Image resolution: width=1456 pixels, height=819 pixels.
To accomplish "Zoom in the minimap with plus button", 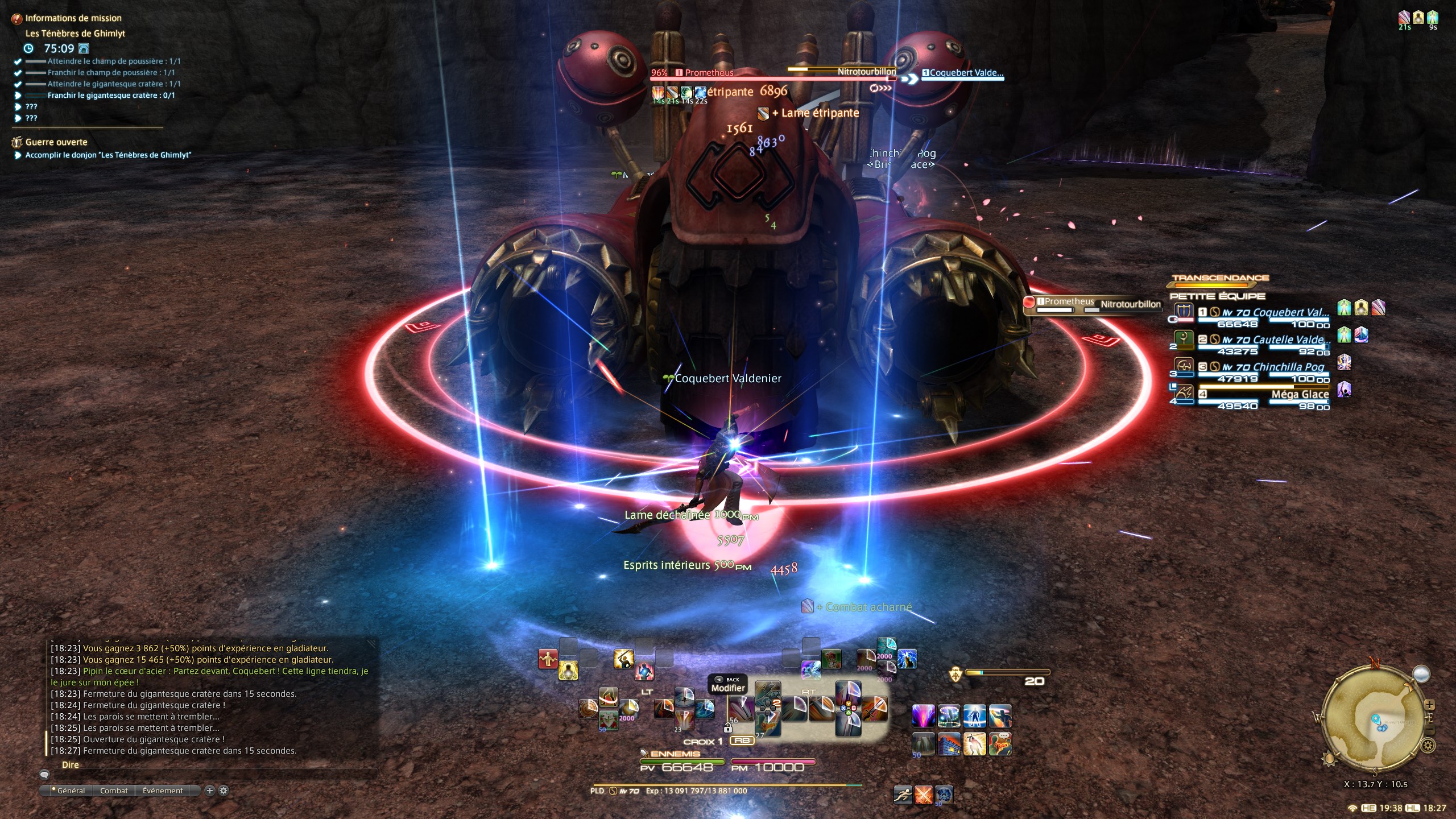I will pos(1429,705).
